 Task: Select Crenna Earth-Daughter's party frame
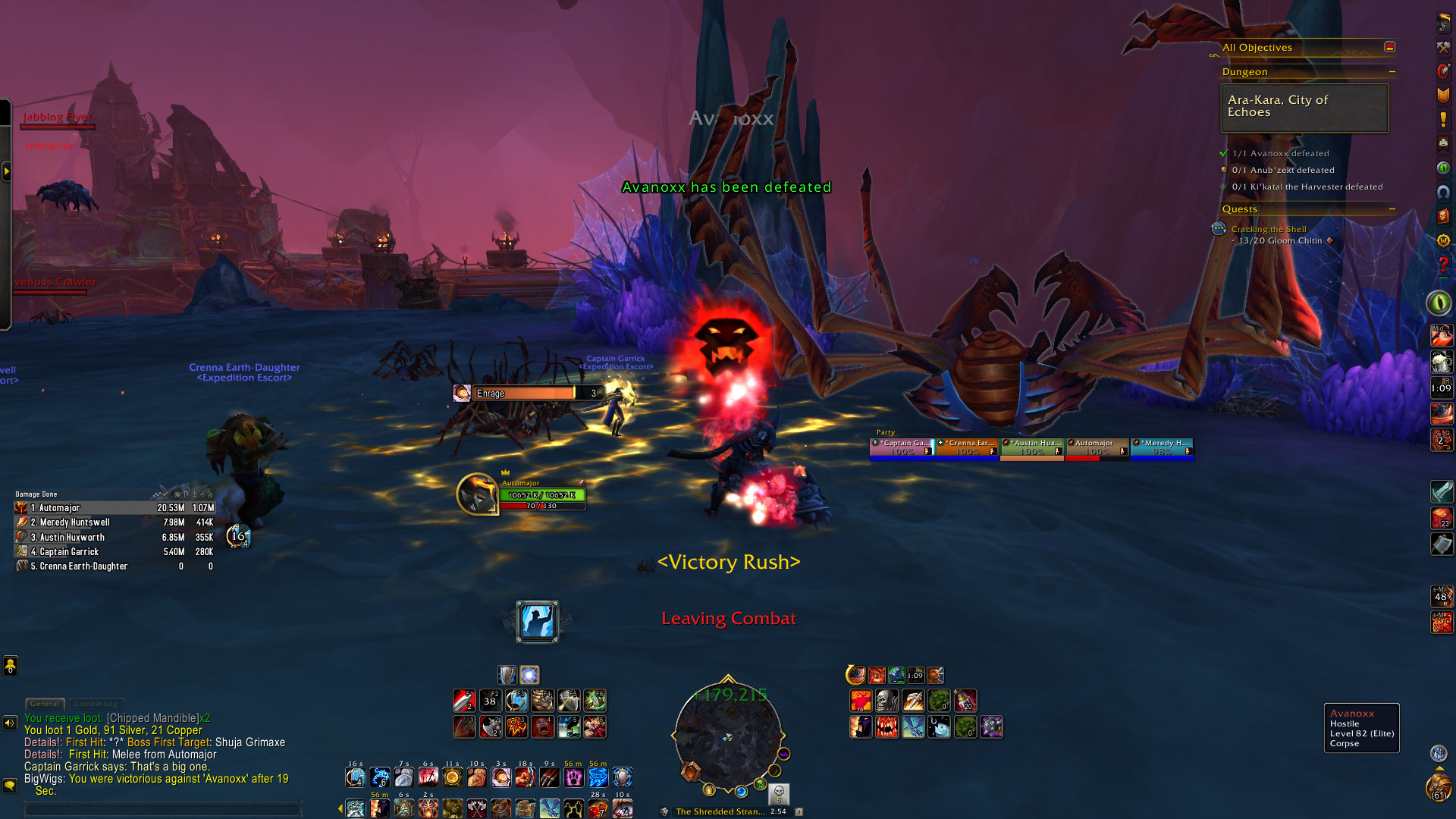[x=967, y=447]
